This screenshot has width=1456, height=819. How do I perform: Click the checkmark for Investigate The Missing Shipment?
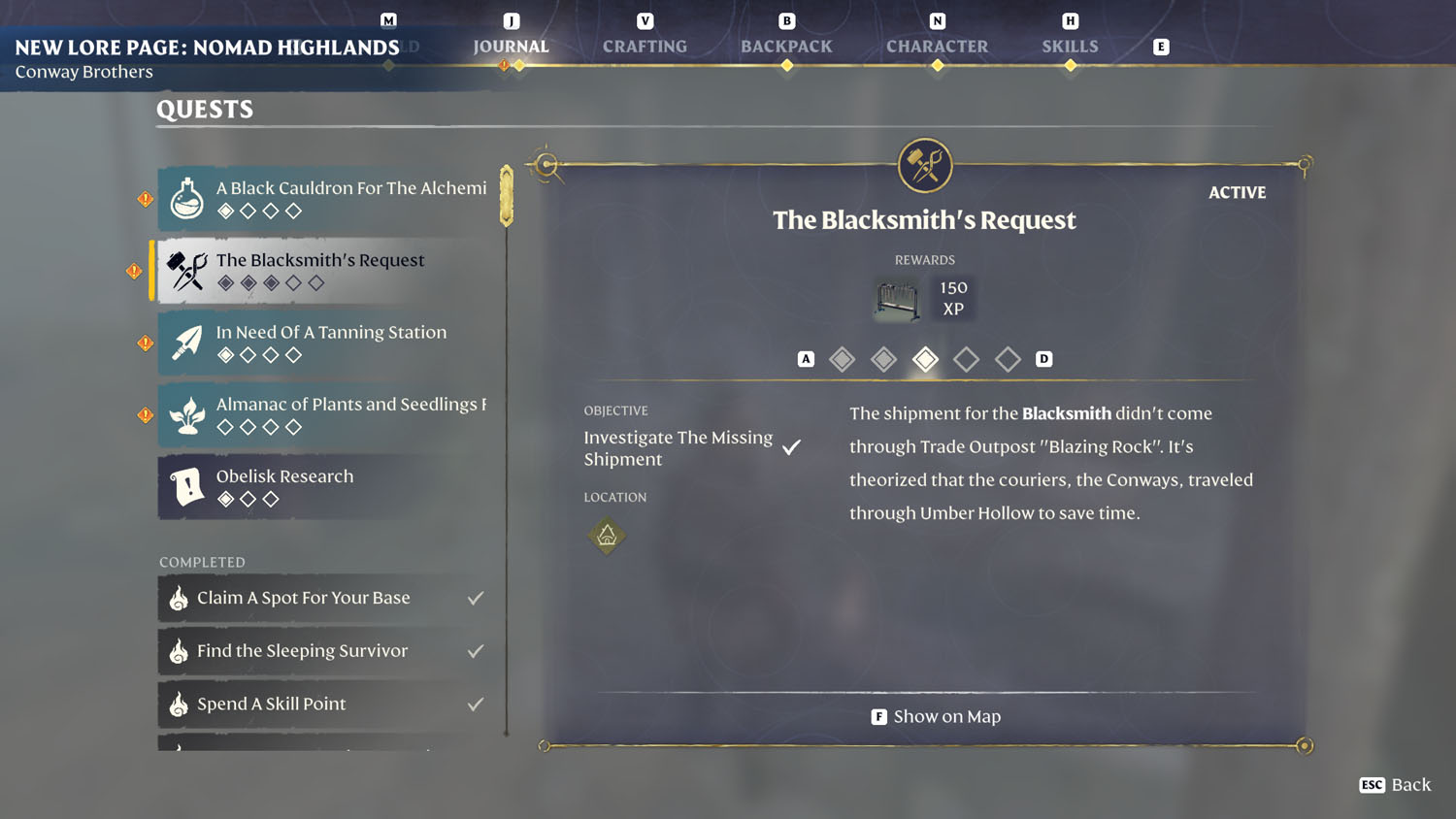coord(792,447)
